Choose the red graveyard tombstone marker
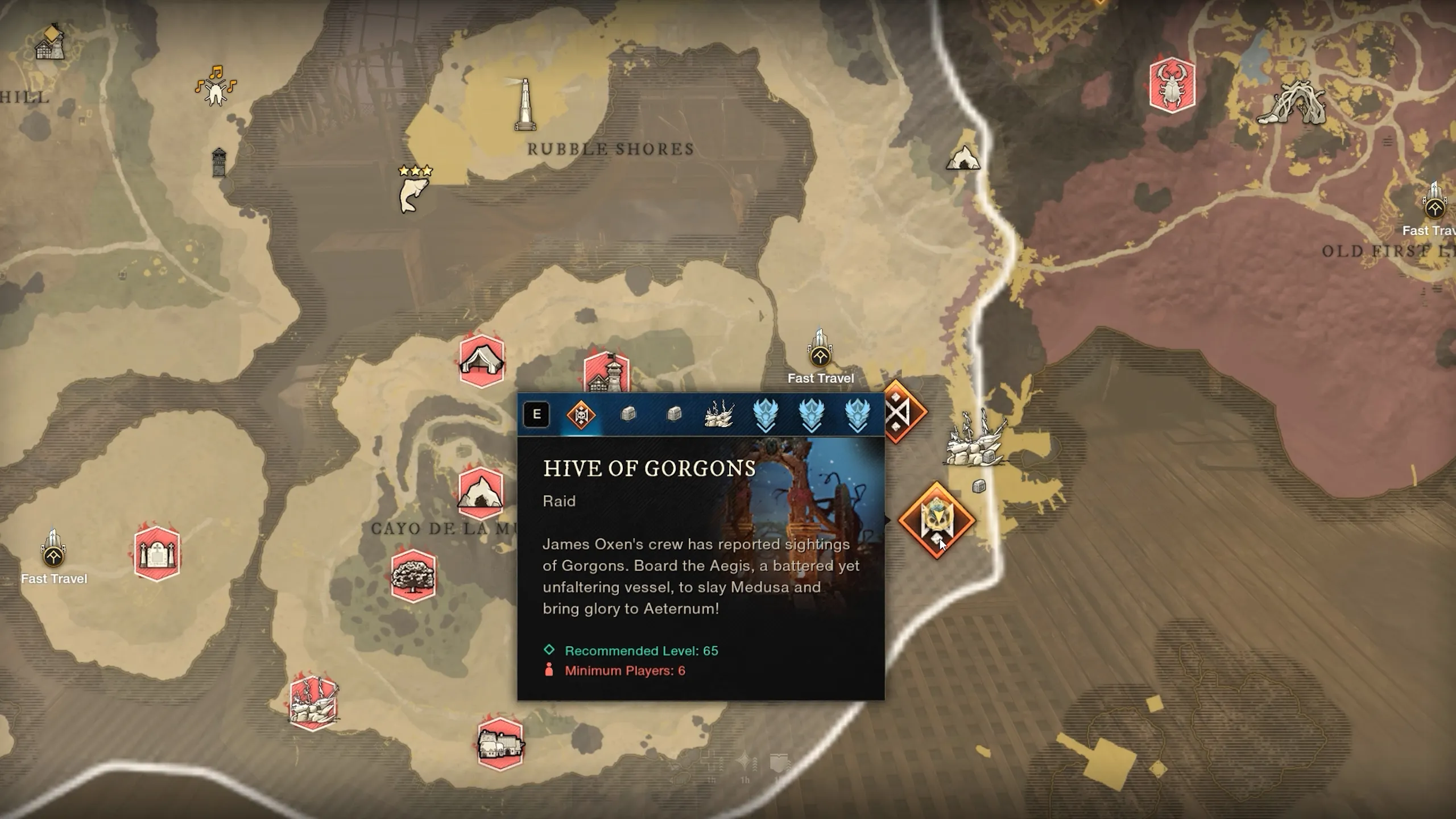 pyautogui.click(x=157, y=553)
